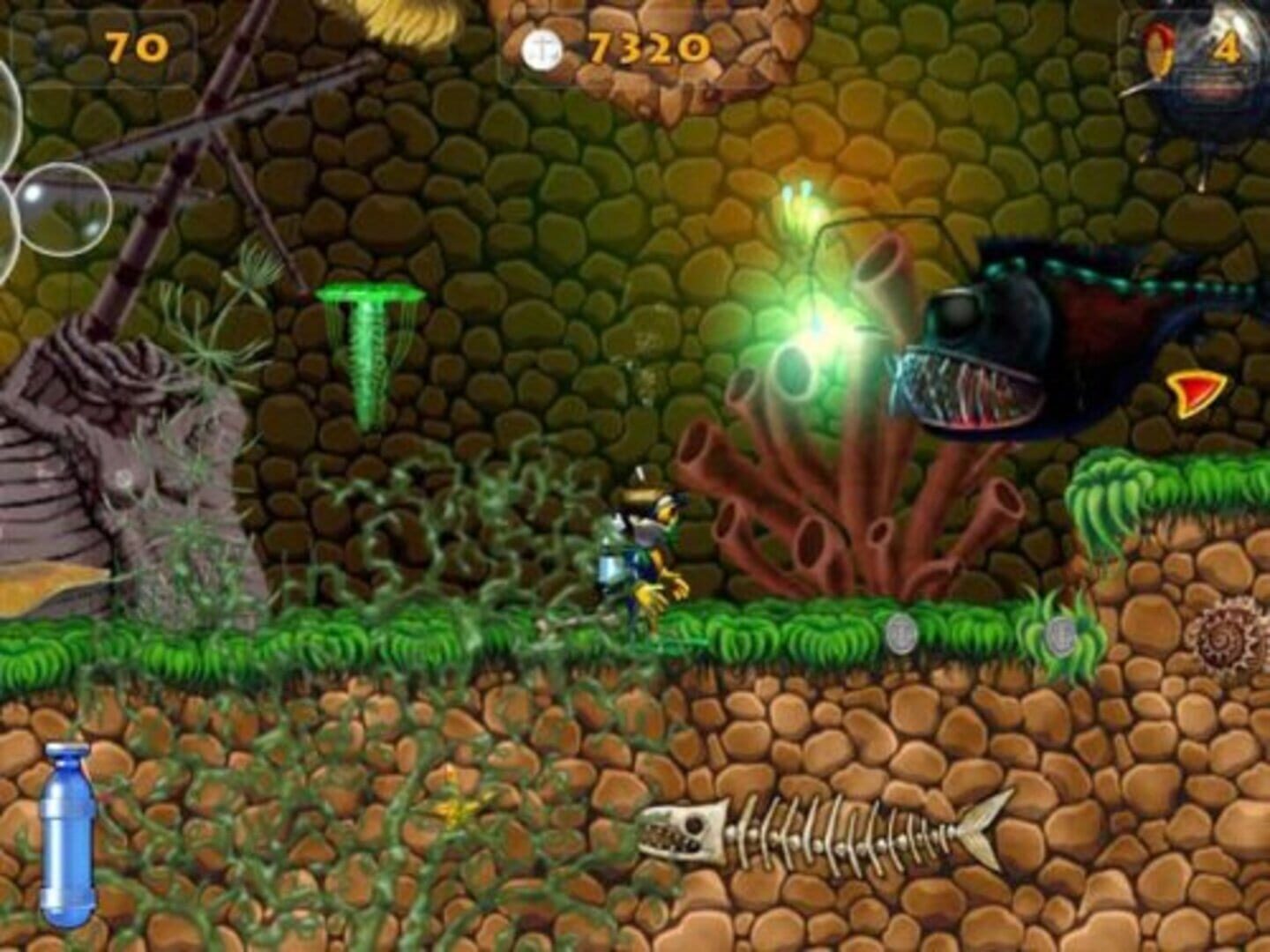Click the silver coin near the coral

[901, 633]
